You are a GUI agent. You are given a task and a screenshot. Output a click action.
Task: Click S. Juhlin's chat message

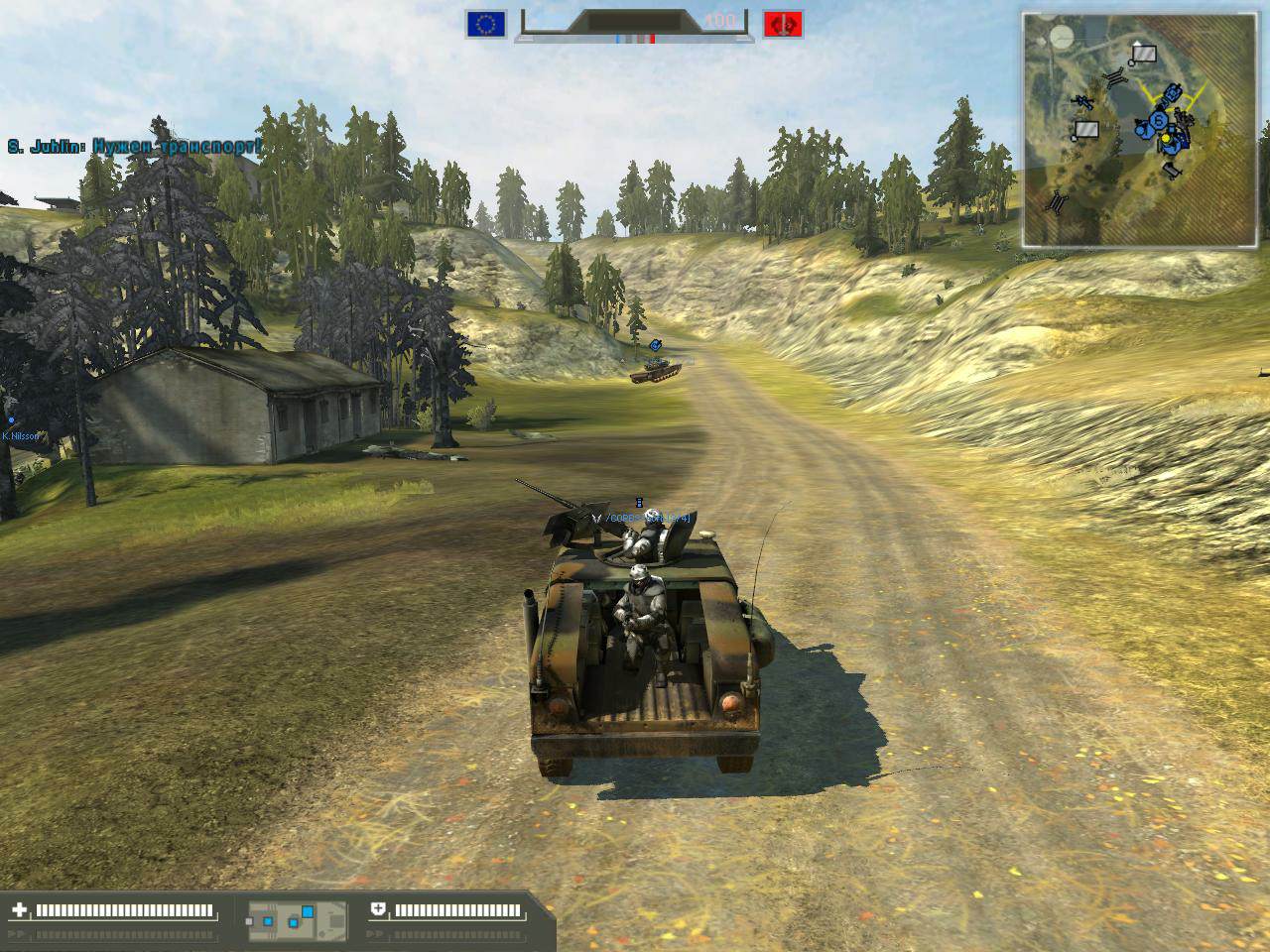tap(134, 147)
